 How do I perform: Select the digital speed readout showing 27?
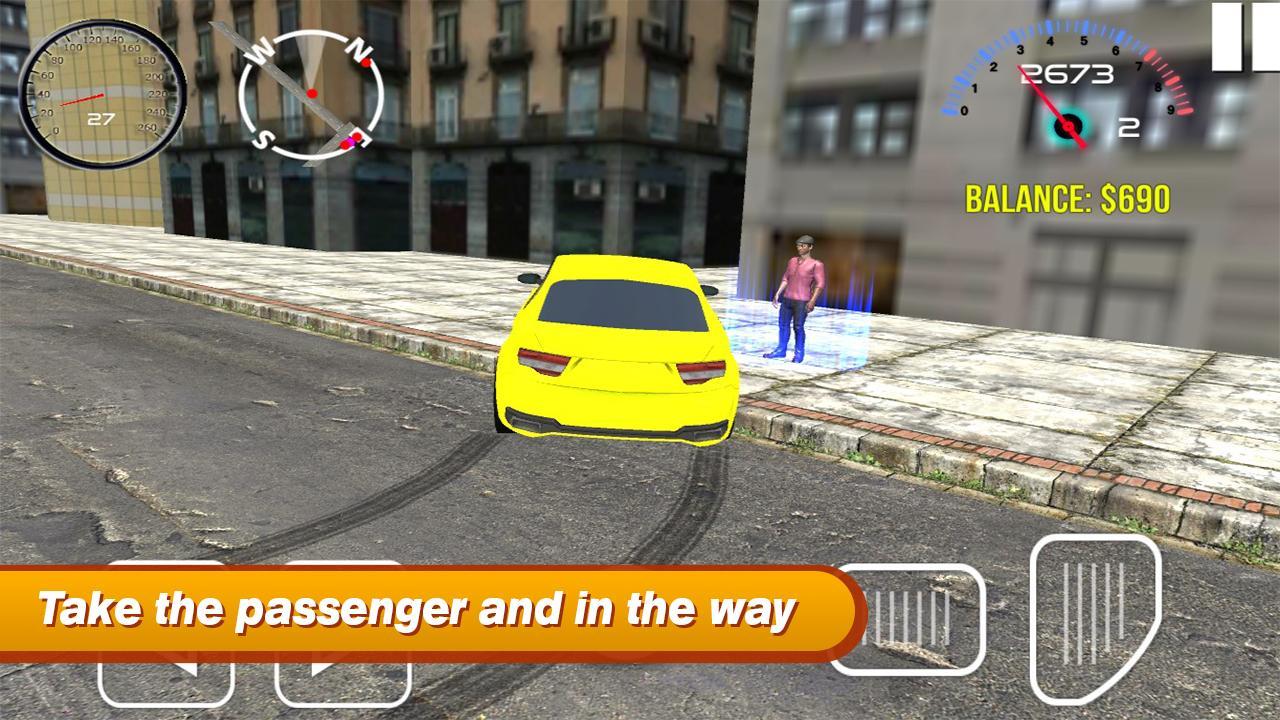point(100,118)
